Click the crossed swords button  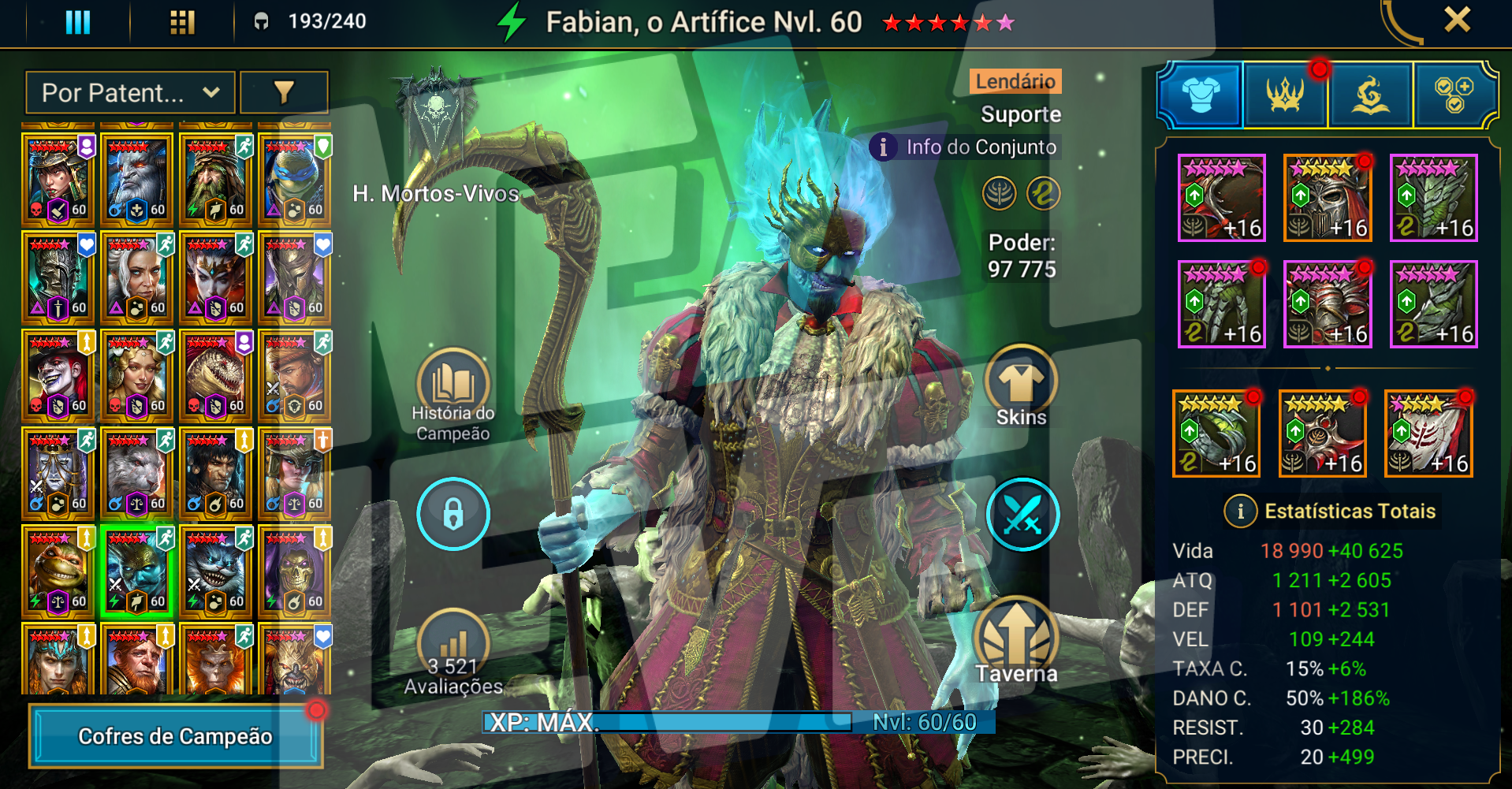tap(1022, 514)
